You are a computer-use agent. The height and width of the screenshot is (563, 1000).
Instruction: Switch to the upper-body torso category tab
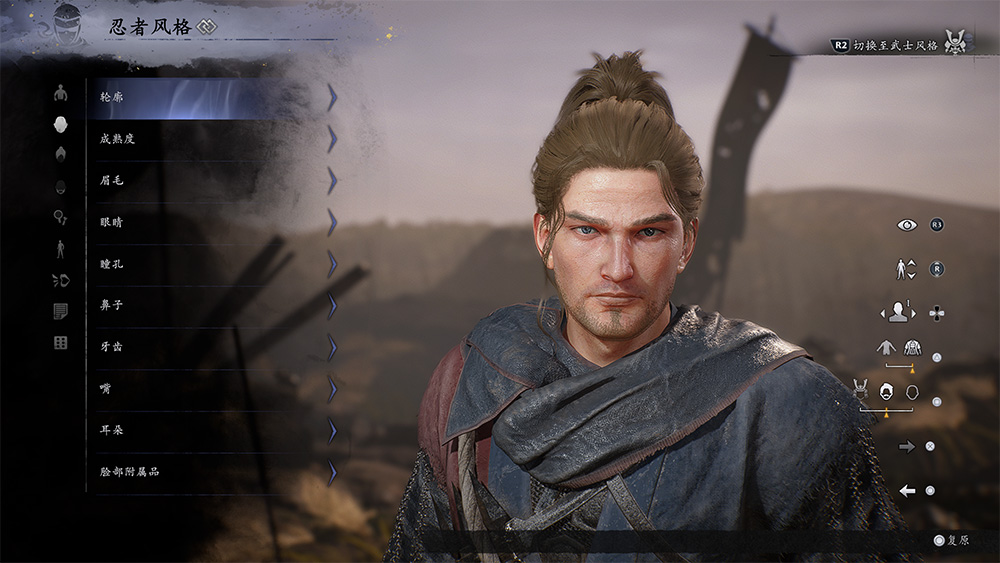click(61, 93)
